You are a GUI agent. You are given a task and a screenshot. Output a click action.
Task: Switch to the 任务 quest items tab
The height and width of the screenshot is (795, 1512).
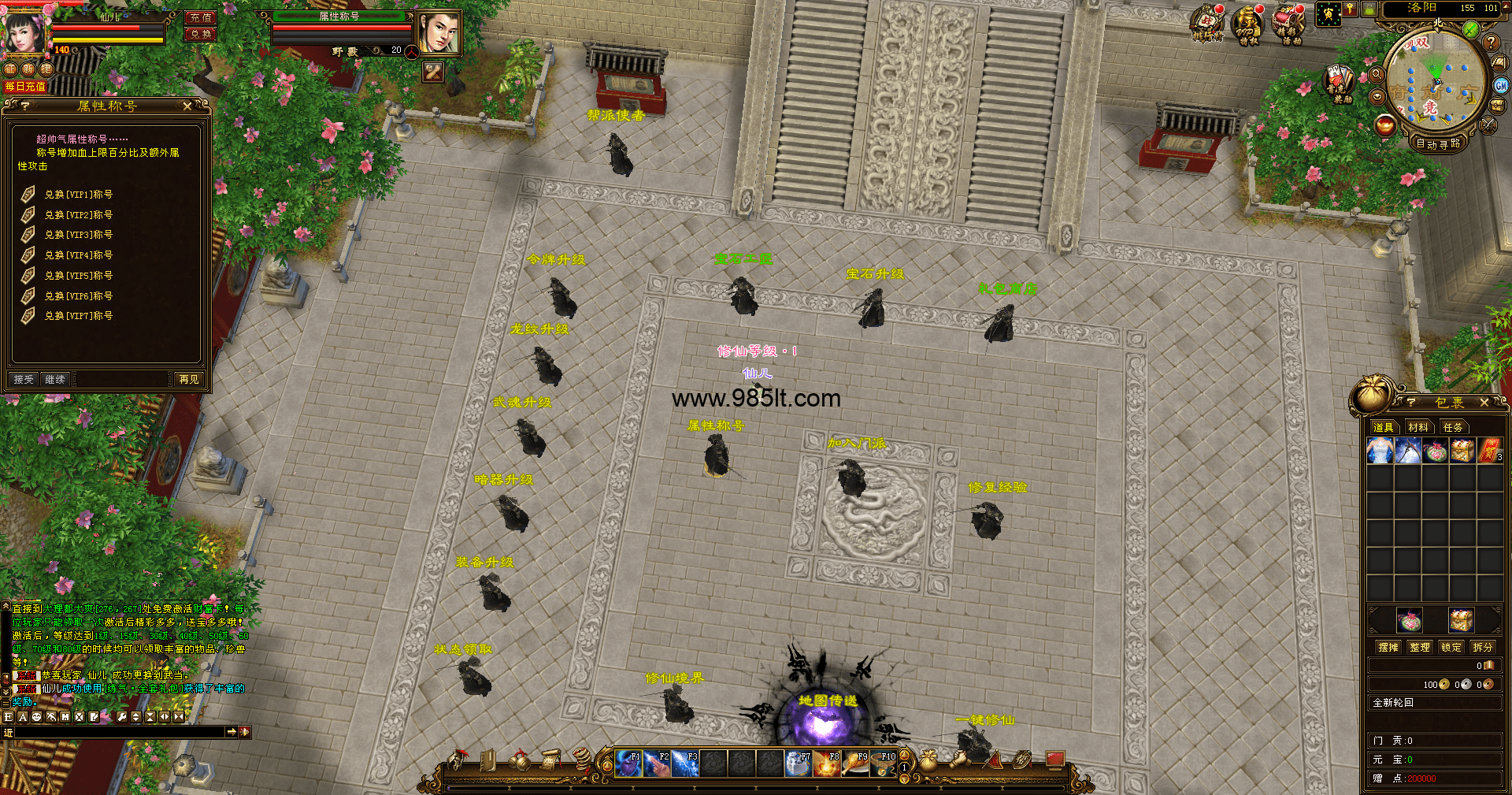tap(1453, 427)
